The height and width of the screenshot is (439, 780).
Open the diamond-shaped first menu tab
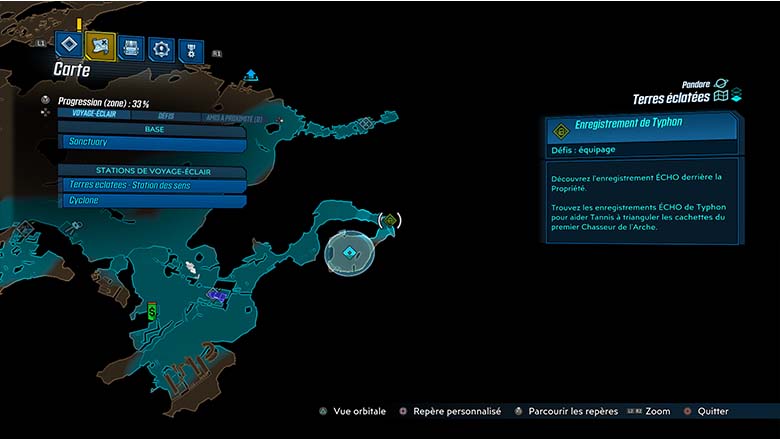point(67,44)
